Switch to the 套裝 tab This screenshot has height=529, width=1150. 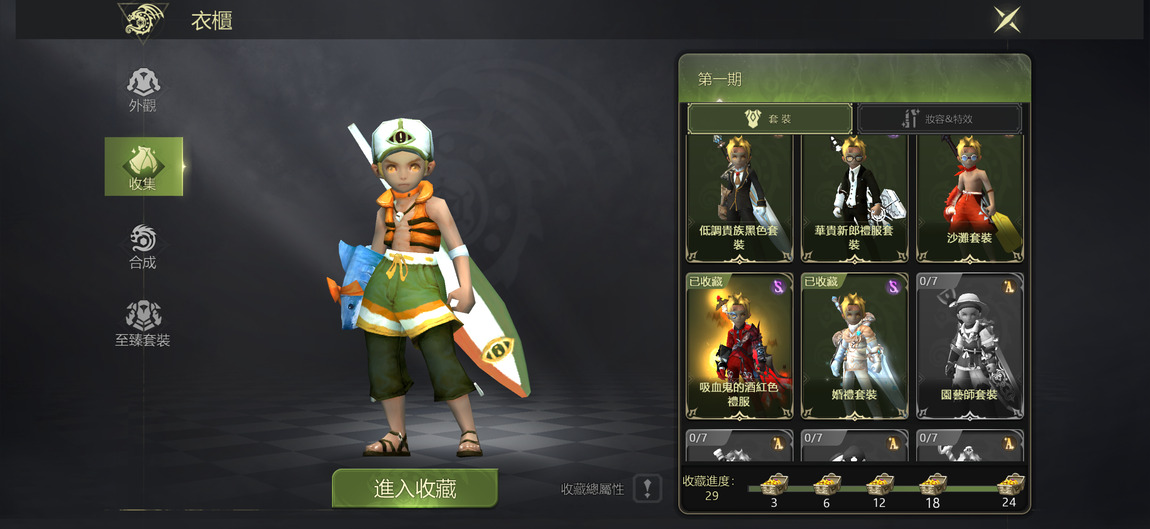click(769, 118)
